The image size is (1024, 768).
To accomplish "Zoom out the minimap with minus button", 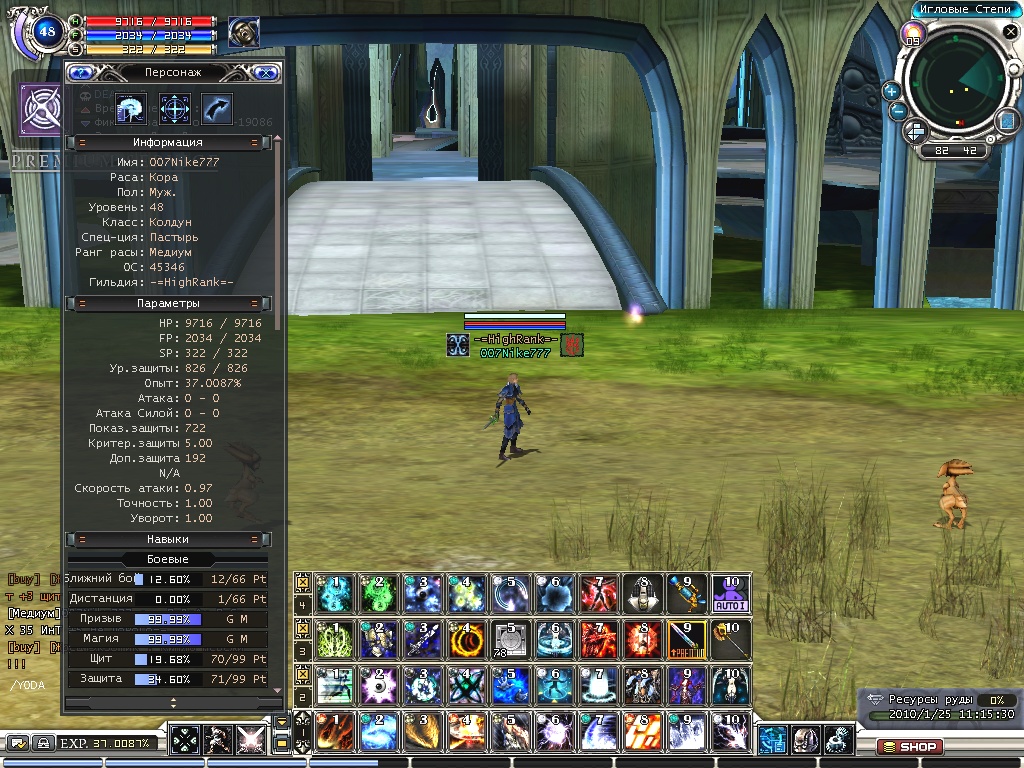I will coord(898,111).
